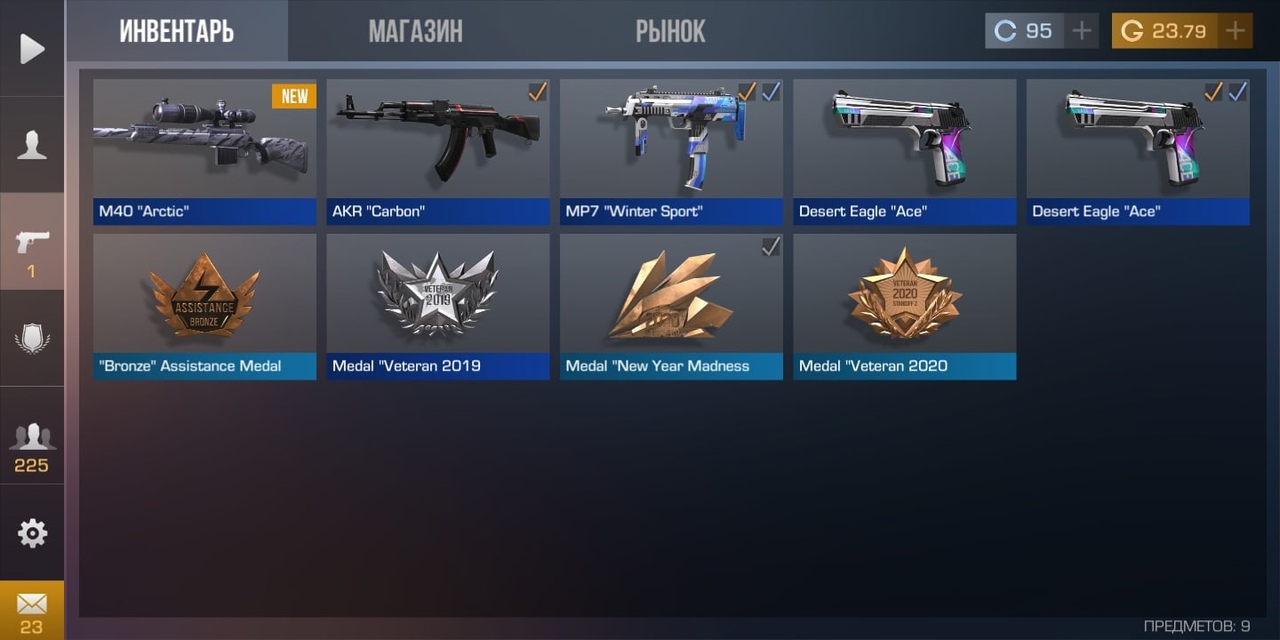Screen dimensions: 1280x640
Task: Pick the "Bronze" Assistance Medal
Action: pos(205,306)
